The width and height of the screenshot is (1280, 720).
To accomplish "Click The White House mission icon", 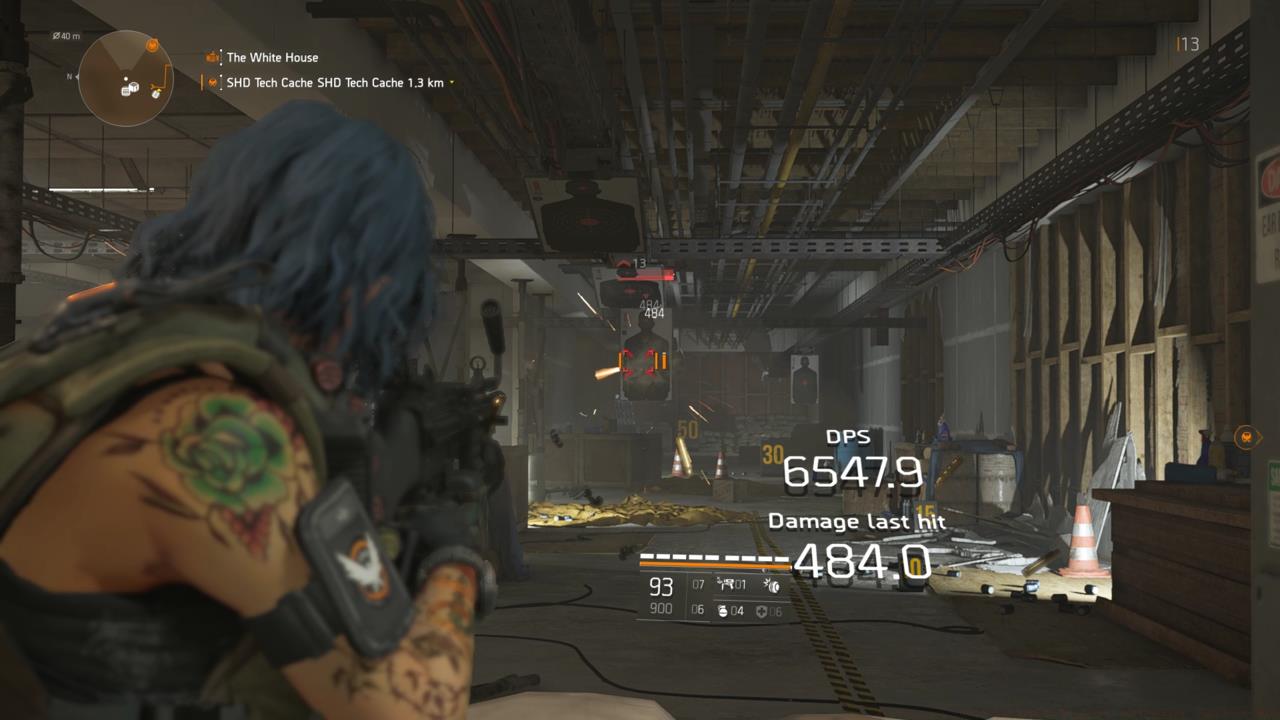I will [x=212, y=57].
